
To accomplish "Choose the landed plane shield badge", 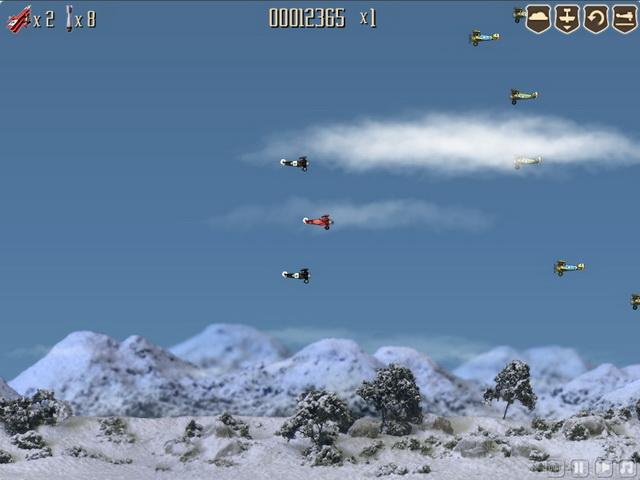I will pos(624,18).
